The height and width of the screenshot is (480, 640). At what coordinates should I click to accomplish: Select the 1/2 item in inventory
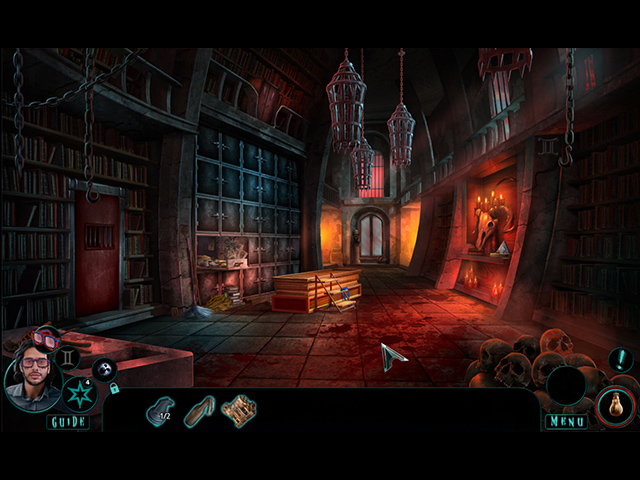pos(160,410)
